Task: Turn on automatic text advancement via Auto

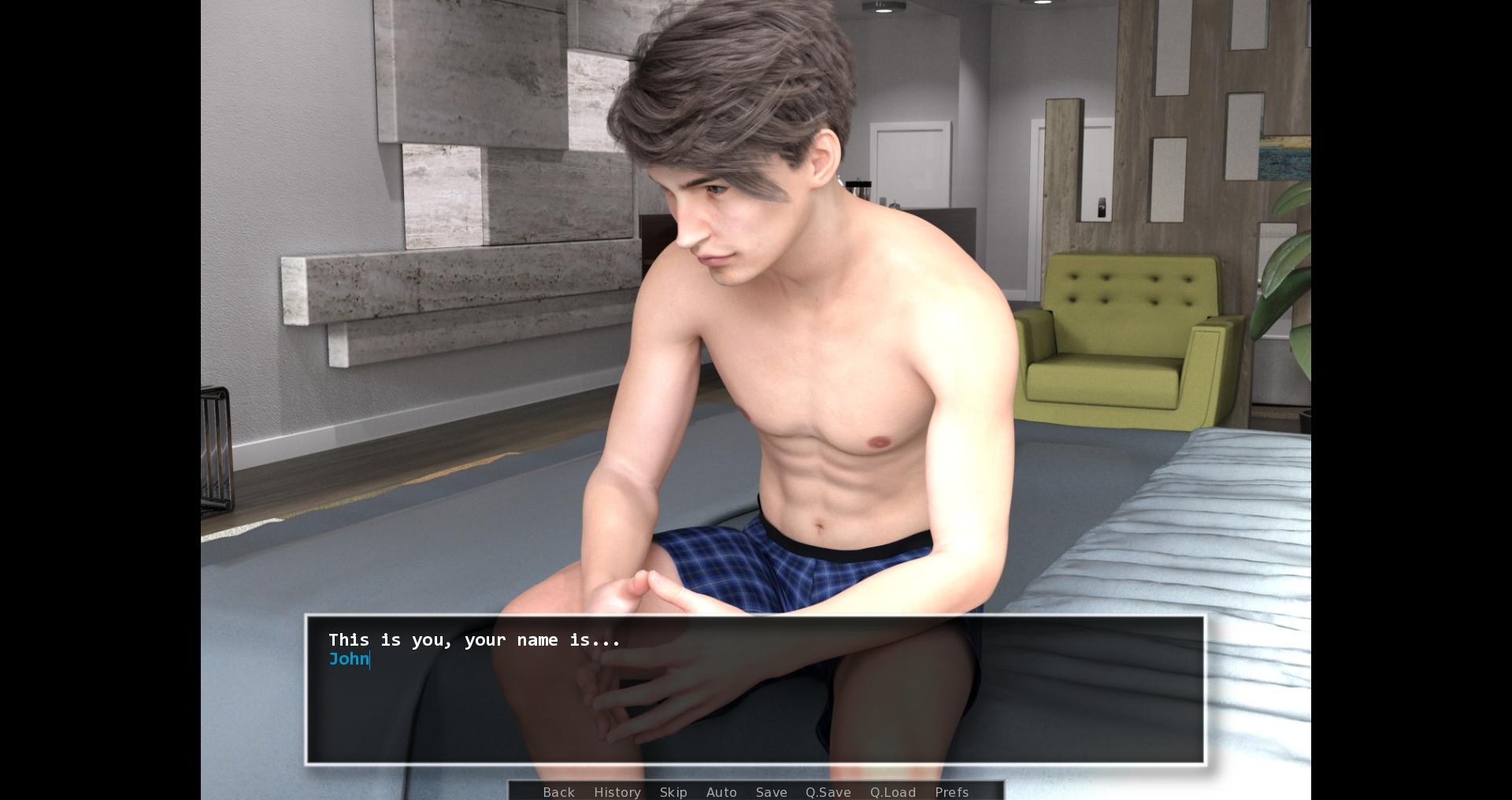Action: pos(721,792)
